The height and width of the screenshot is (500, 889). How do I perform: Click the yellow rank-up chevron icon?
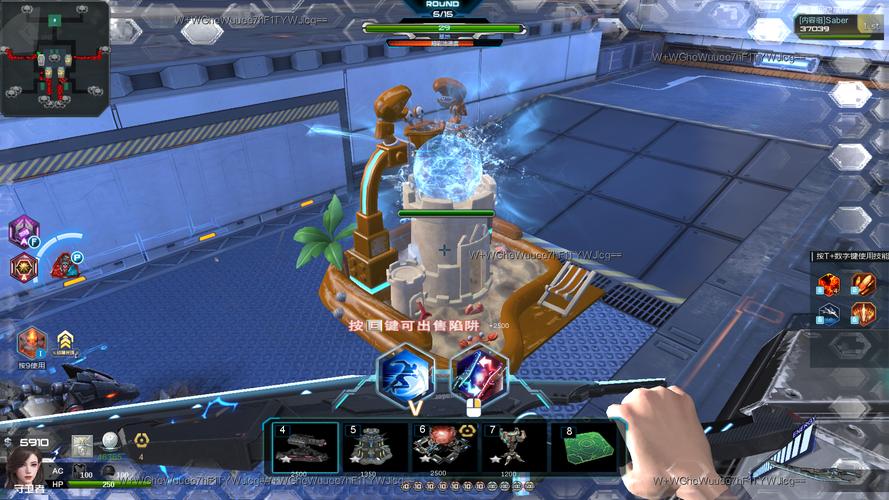pos(66,339)
